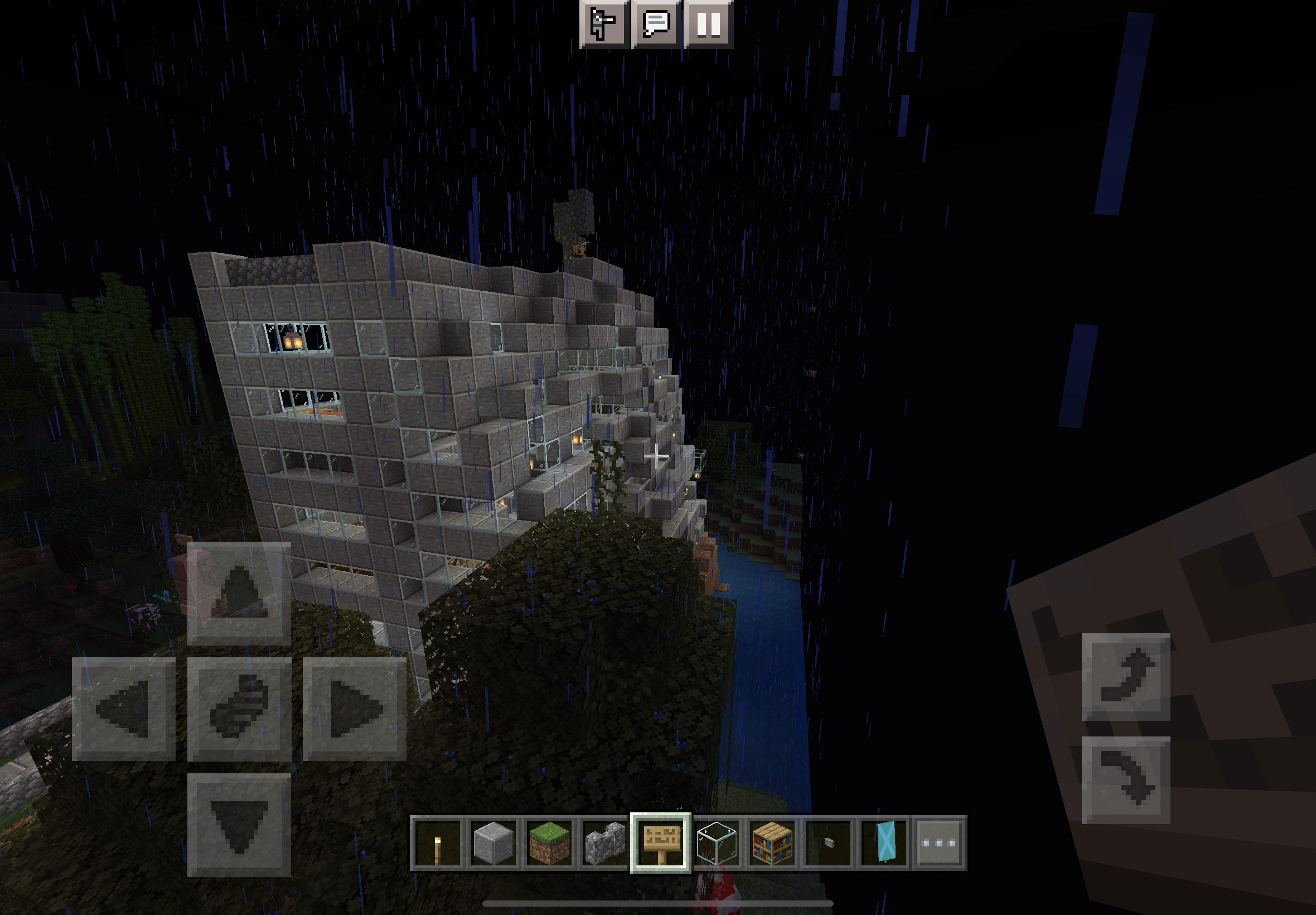Open the emote menu button
The width and height of the screenshot is (1316, 915).
pyautogui.click(x=604, y=24)
